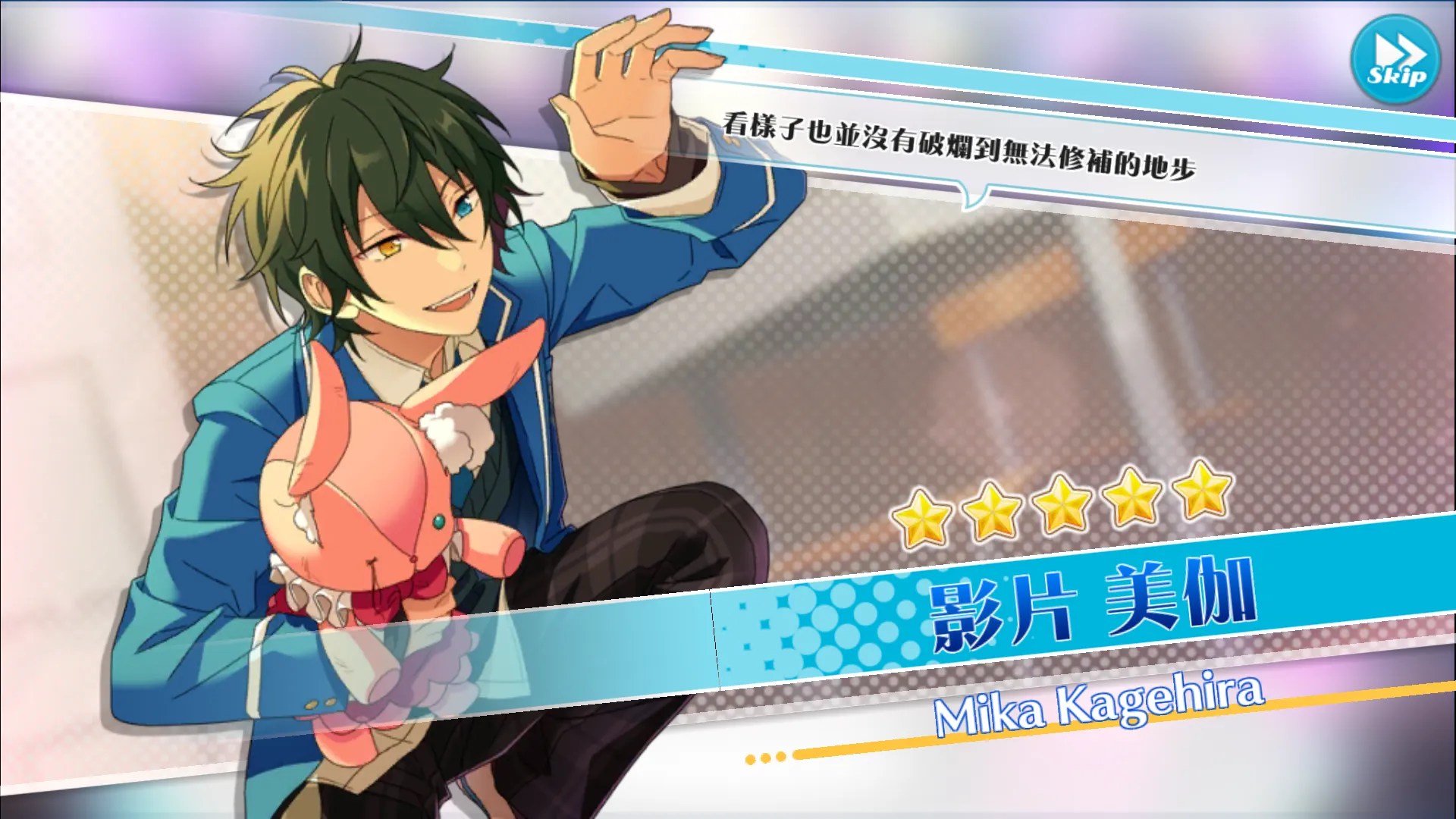Skip the card reveal animation
The width and height of the screenshot is (1456, 819).
point(1395,59)
